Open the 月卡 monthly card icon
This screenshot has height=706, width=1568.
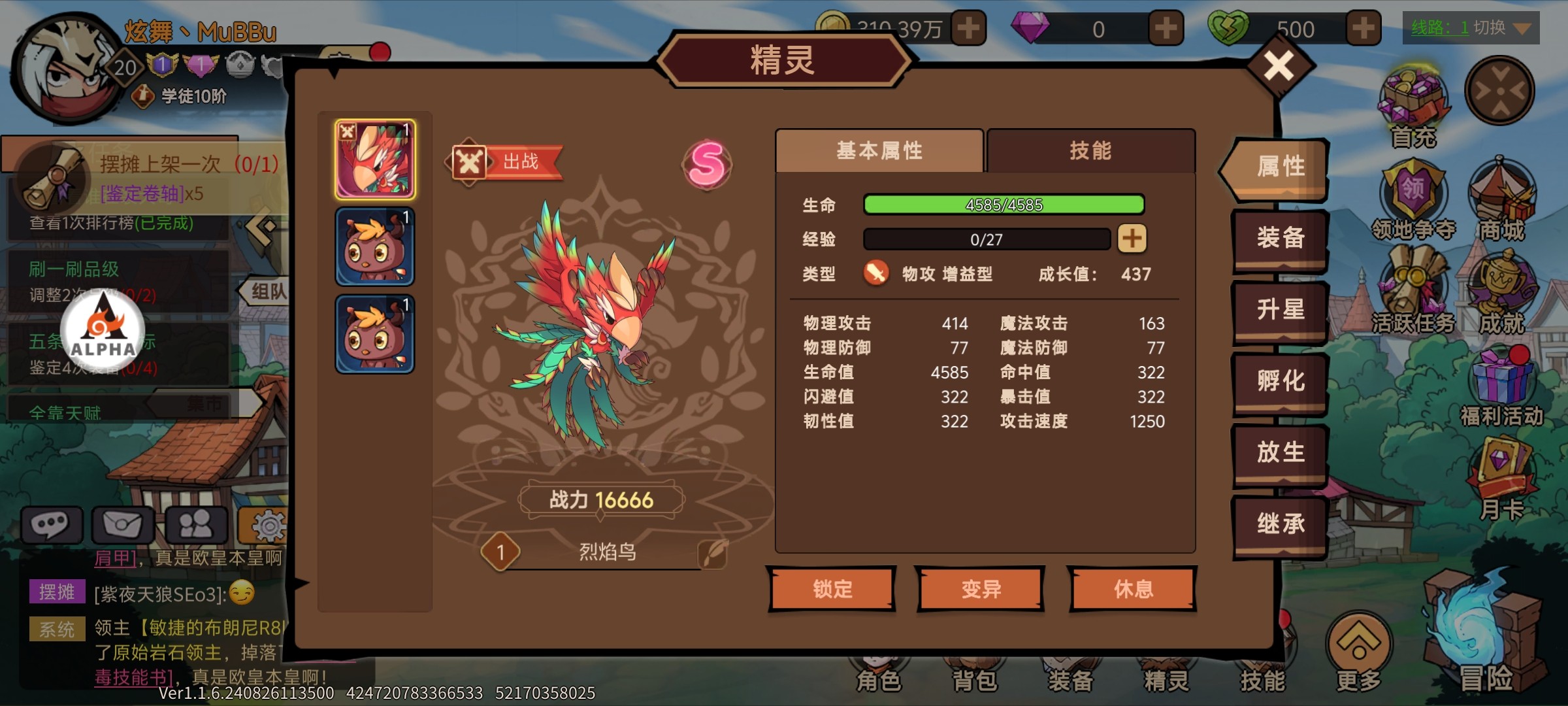click(1501, 477)
